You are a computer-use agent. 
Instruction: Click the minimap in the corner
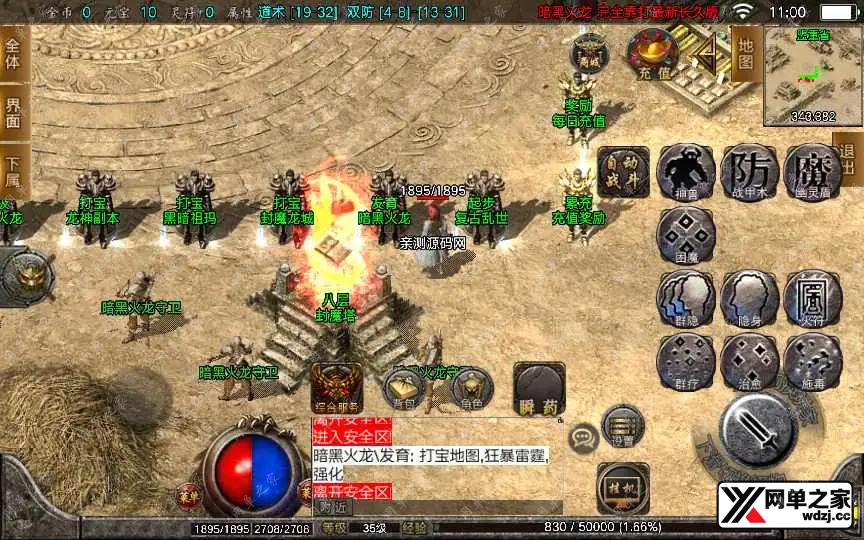813,76
